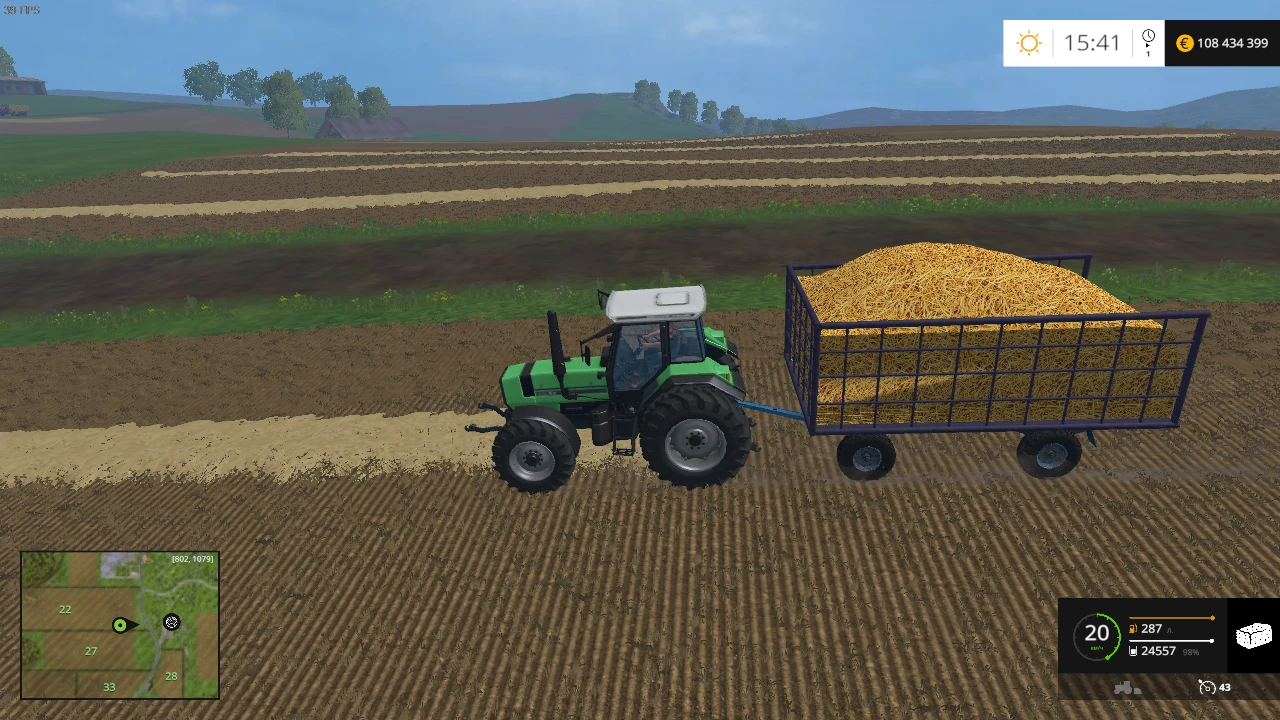This screenshot has width=1280, height=720.
Task: Click field 27 on the minimap
Action: (90, 650)
